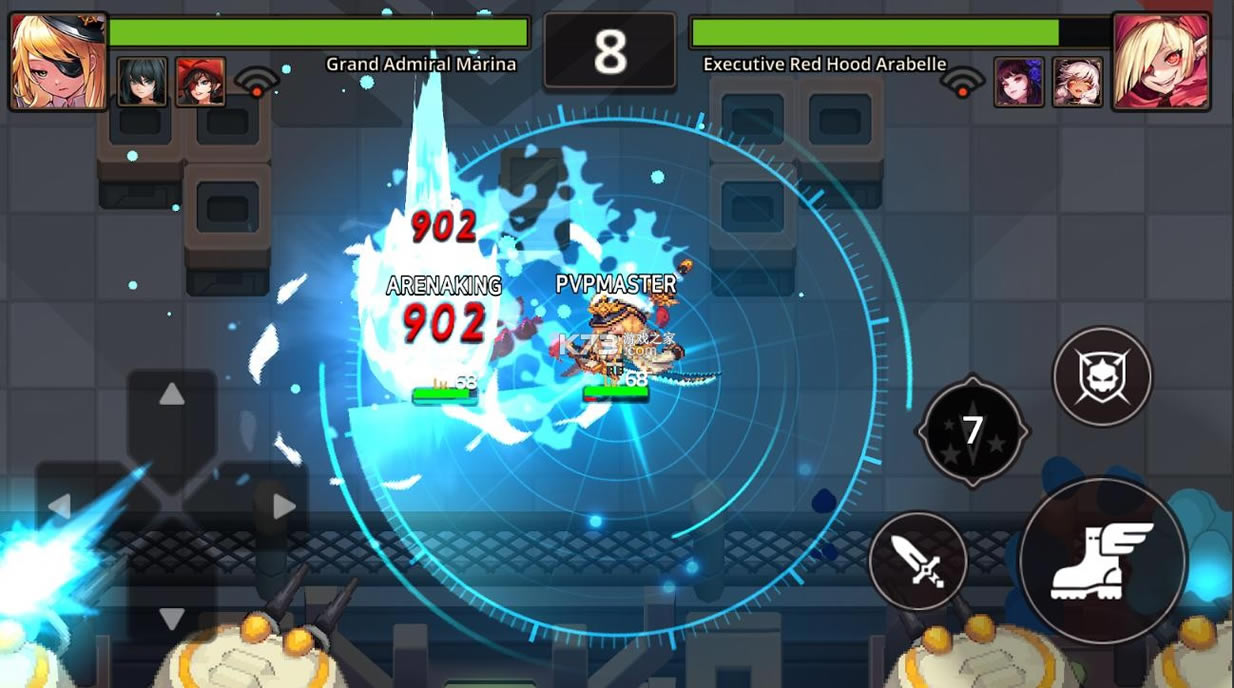Select Executive Red Hood Arabelle's portrait
The image size is (1234, 688).
coord(1160,61)
